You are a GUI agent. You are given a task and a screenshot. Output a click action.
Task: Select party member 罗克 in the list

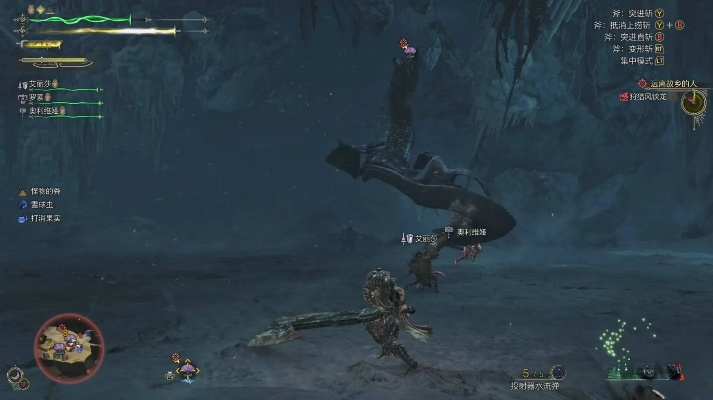point(38,98)
